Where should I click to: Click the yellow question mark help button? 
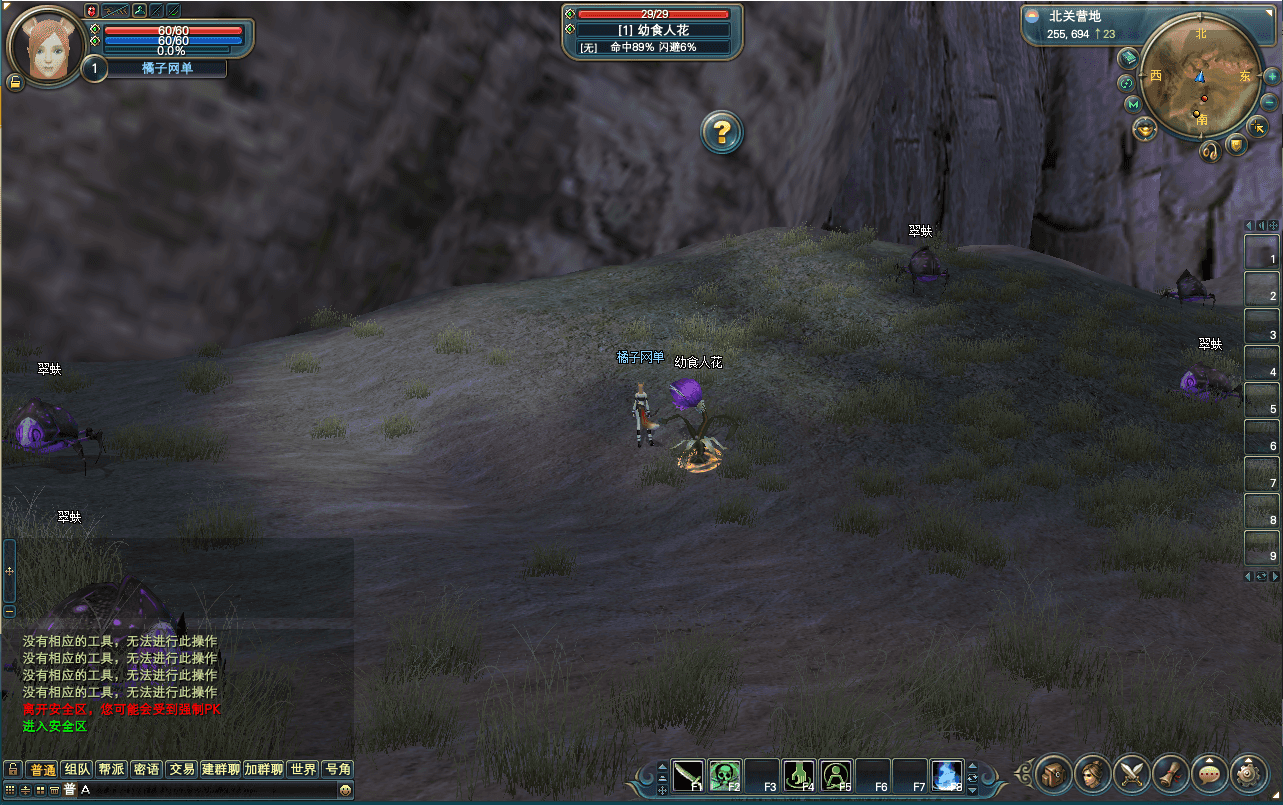coord(722,132)
